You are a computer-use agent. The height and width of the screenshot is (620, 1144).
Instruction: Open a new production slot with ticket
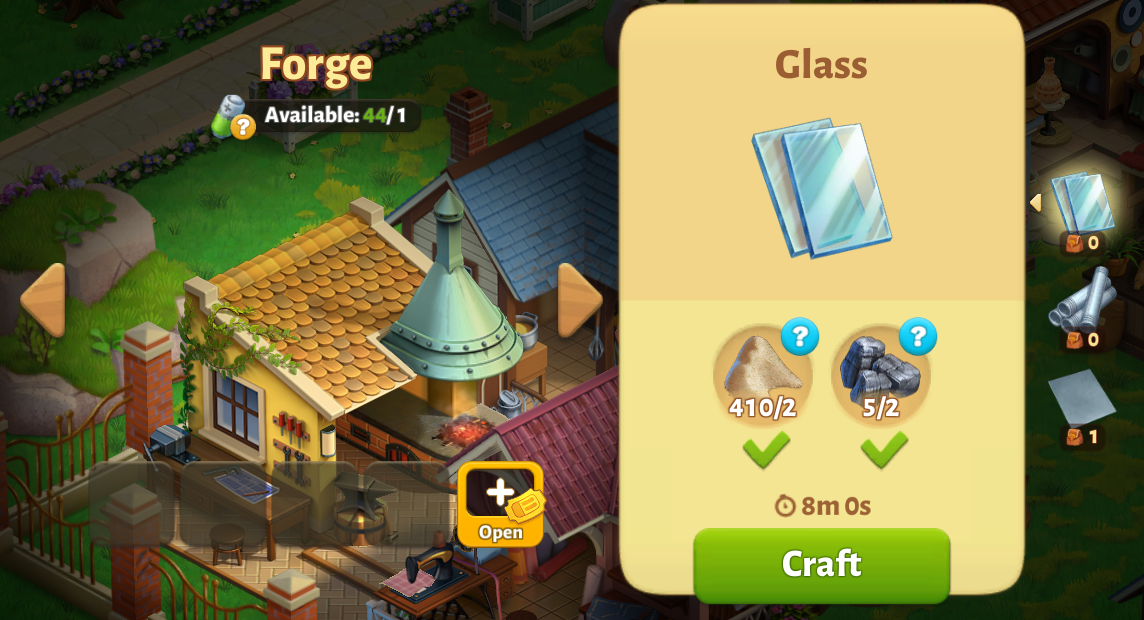[500, 503]
